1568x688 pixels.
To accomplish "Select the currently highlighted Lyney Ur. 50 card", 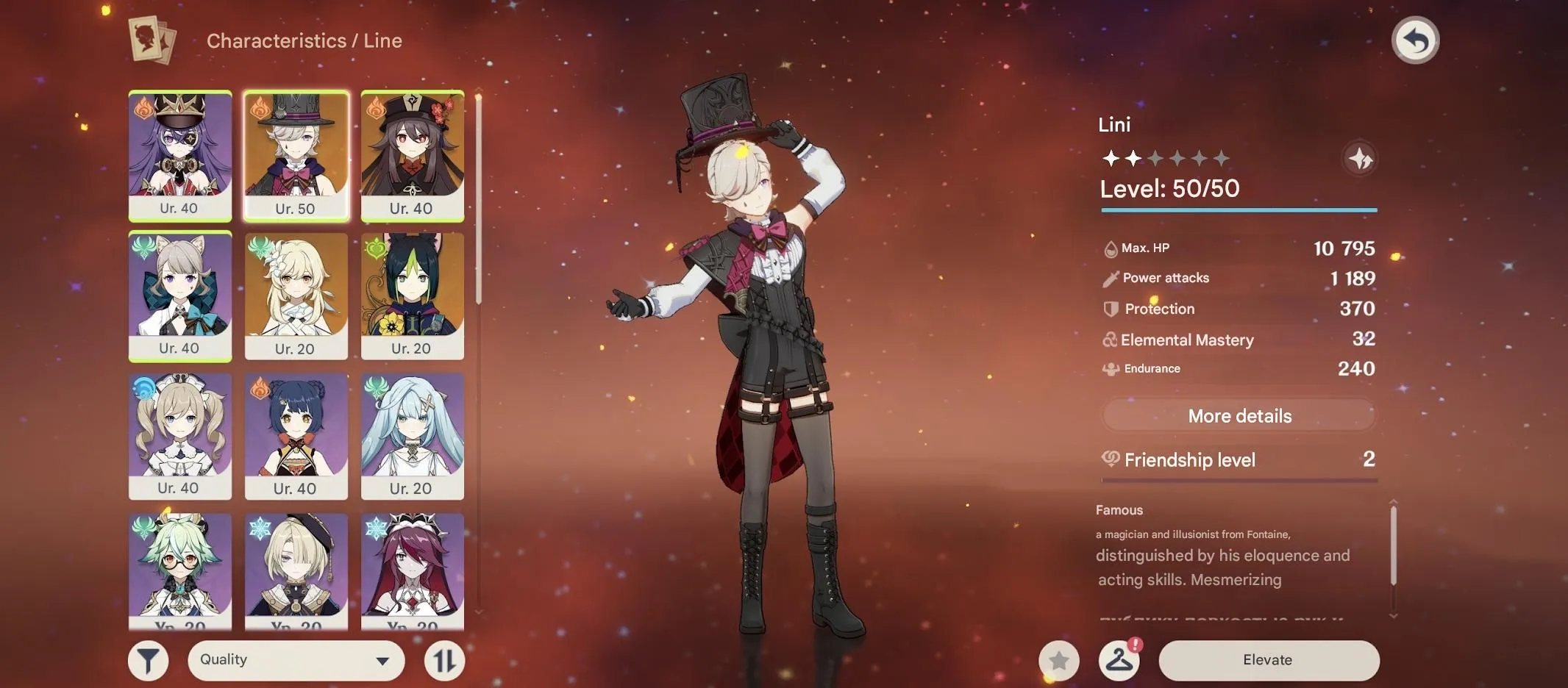I will (x=296, y=156).
